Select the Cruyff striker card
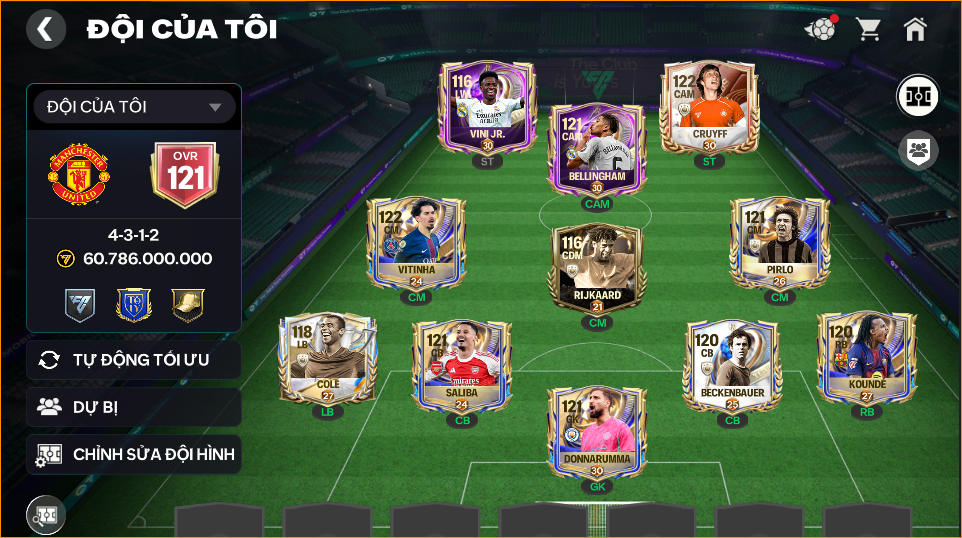 709,106
